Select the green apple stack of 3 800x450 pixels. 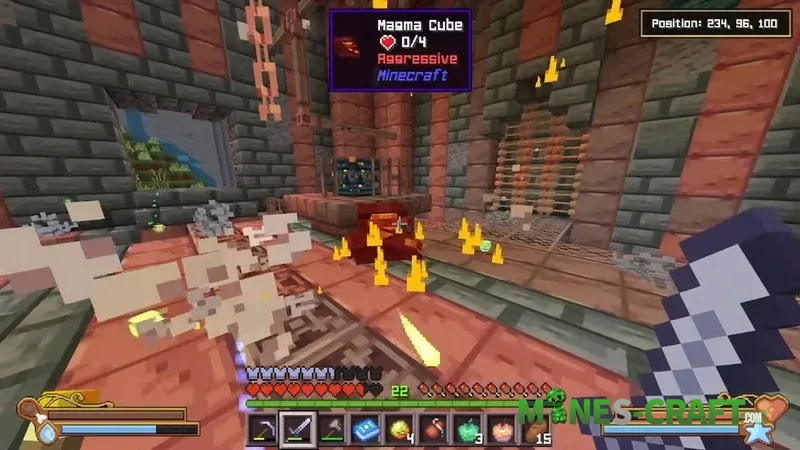tap(470, 431)
